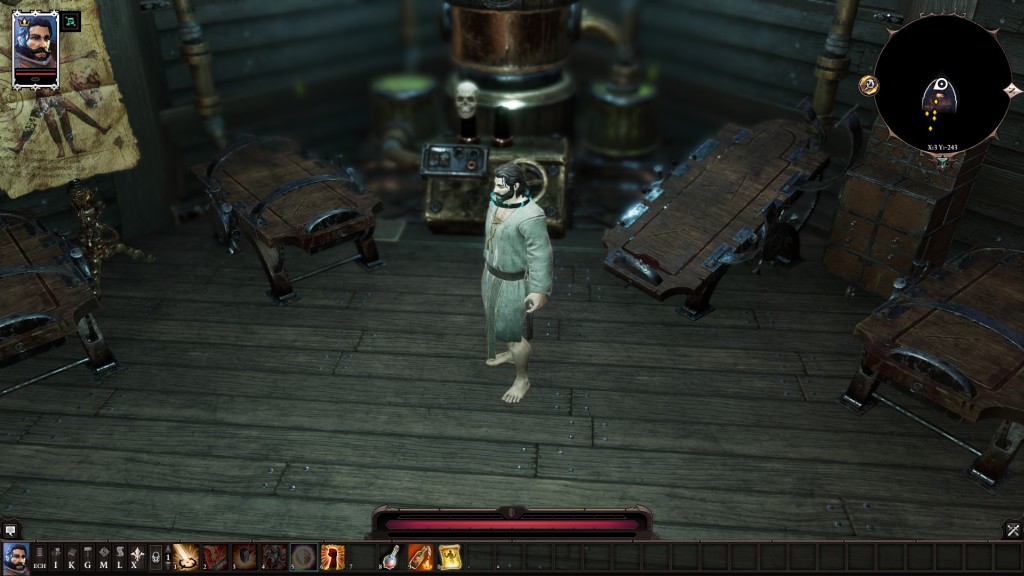The width and height of the screenshot is (1024, 576).
Task: Click the gold waypoint button beside minimap
Action: pyautogui.click(x=867, y=85)
